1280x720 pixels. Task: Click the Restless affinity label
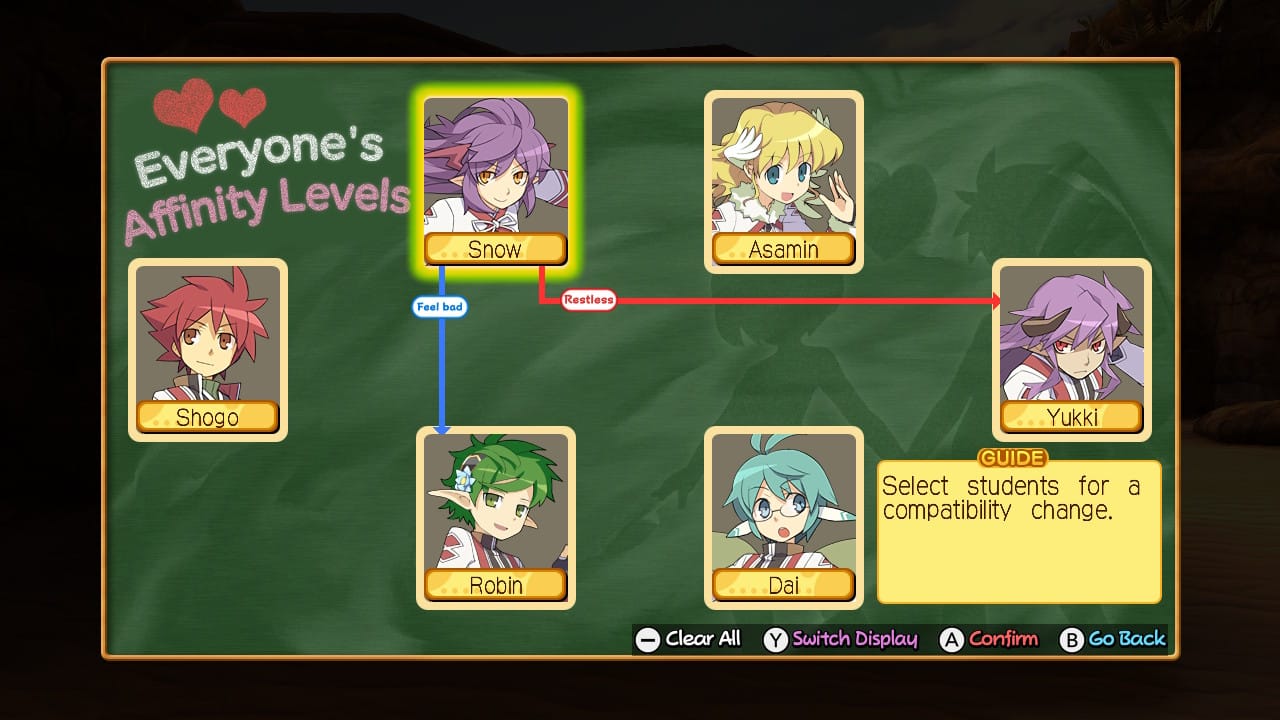click(x=588, y=299)
